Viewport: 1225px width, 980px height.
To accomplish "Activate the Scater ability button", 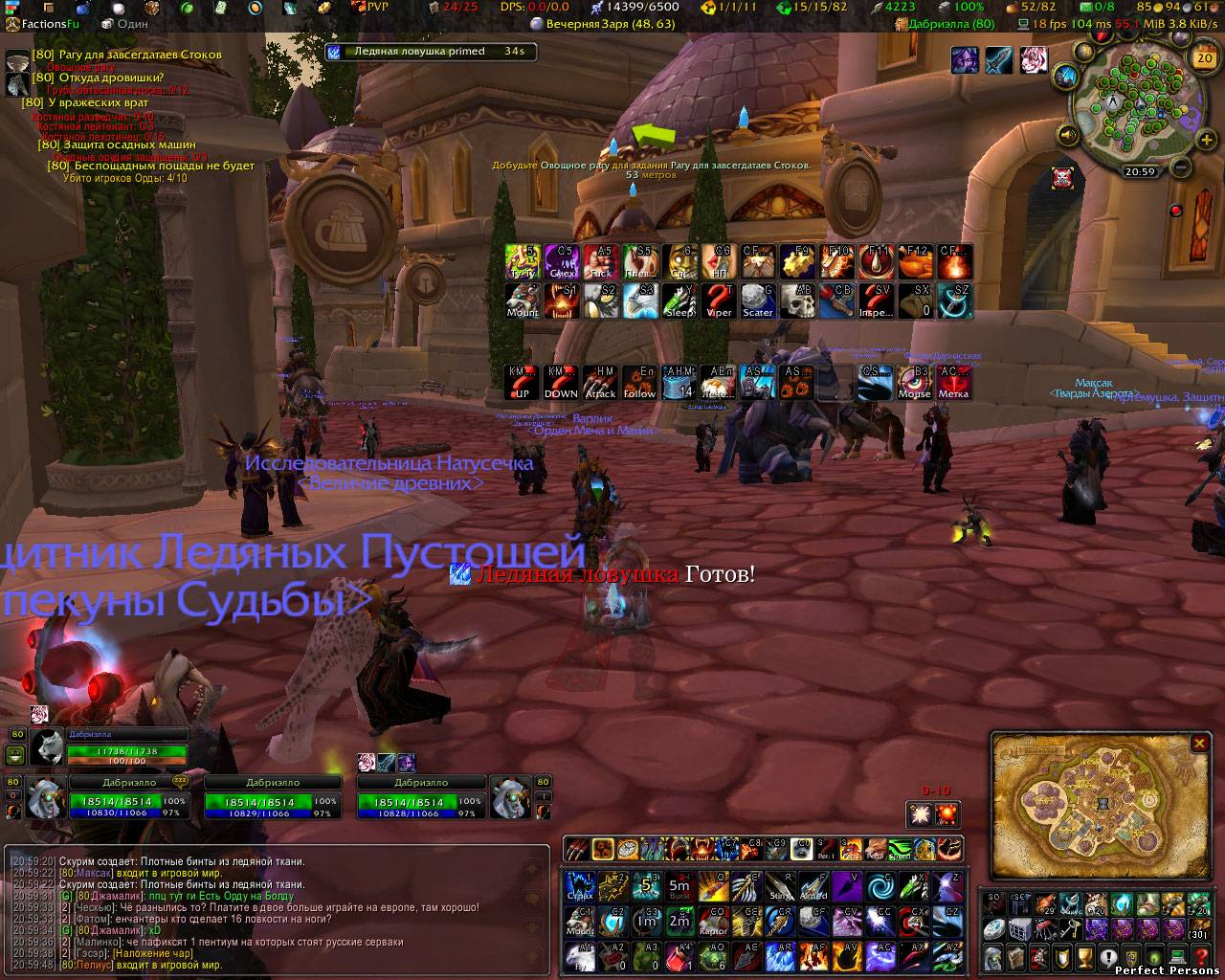I will coord(758,301).
